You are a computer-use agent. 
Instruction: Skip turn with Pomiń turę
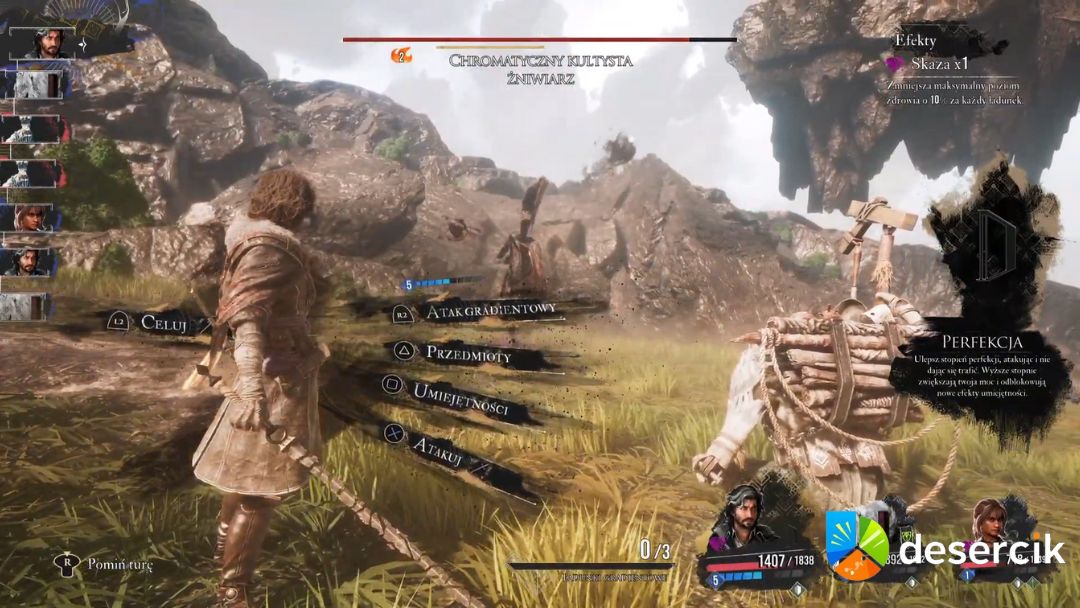[x=119, y=565]
